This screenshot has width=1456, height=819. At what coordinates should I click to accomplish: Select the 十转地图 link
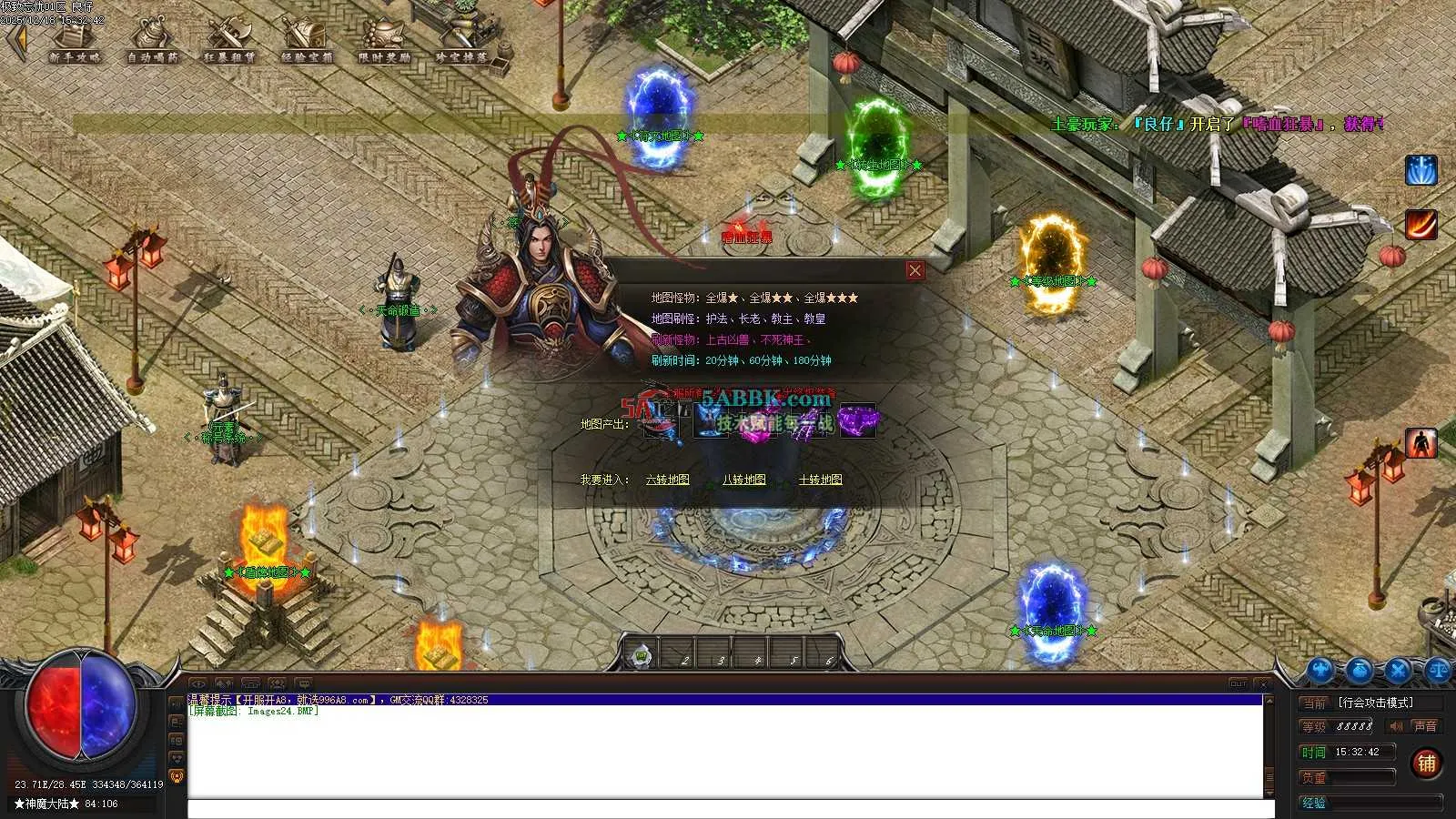[x=820, y=480]
